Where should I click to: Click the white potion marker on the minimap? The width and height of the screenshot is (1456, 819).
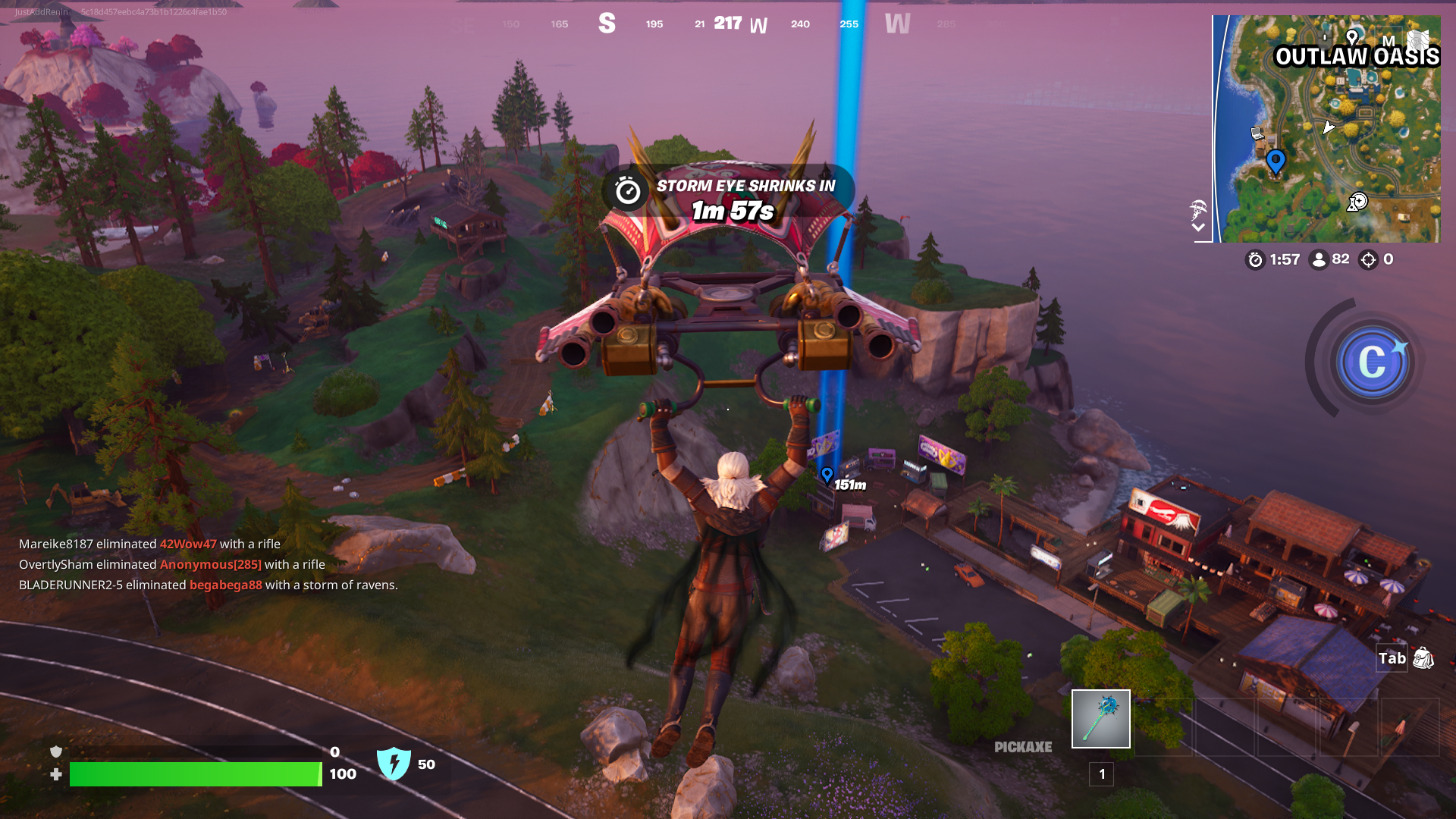point(1358,202)
